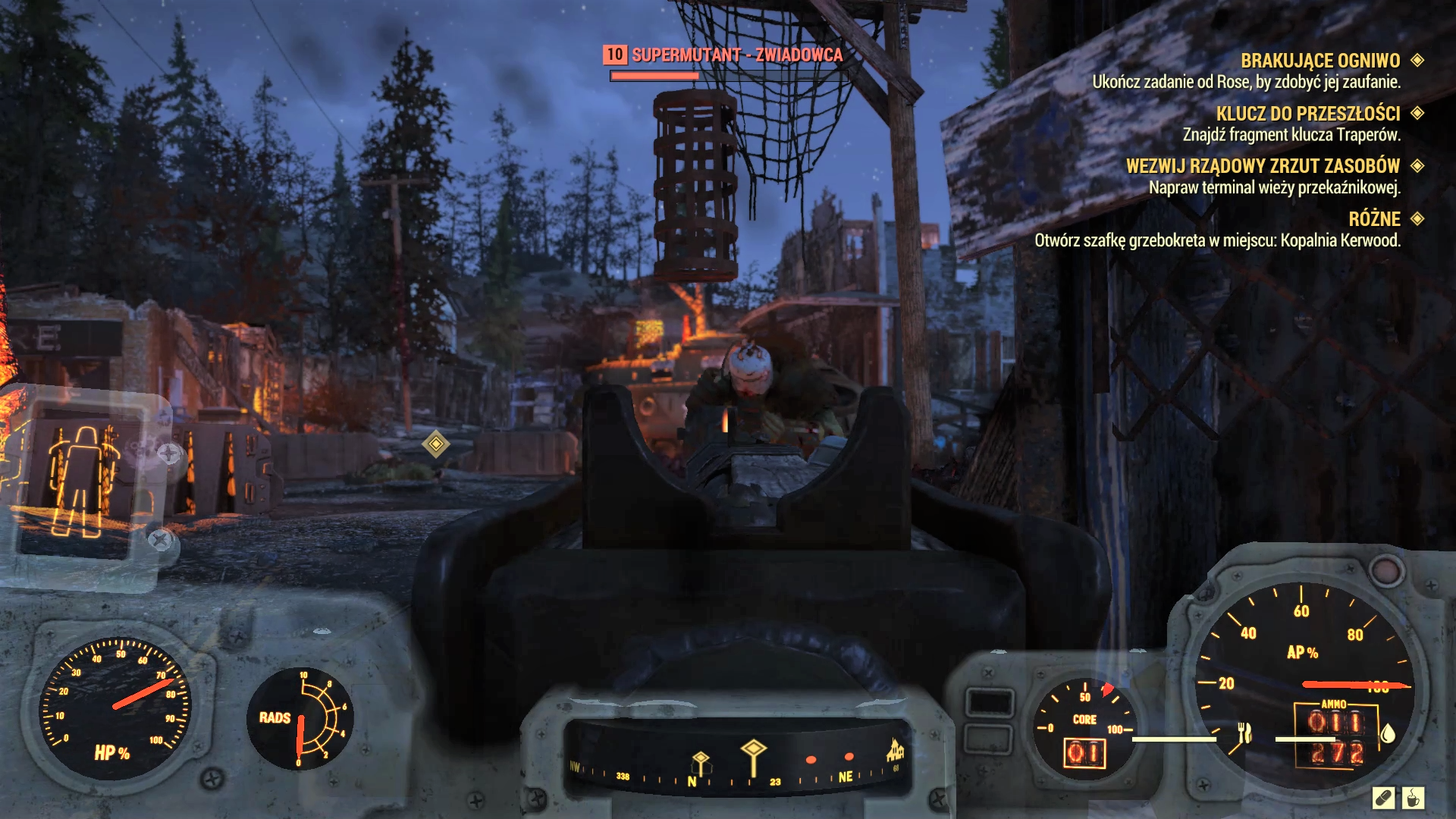Image resolution: width=1456 pixels, height=819 pixels.
Task: Select the fork and knife hunger icon
Action: pyautogui.click(x=1245, y=733)
